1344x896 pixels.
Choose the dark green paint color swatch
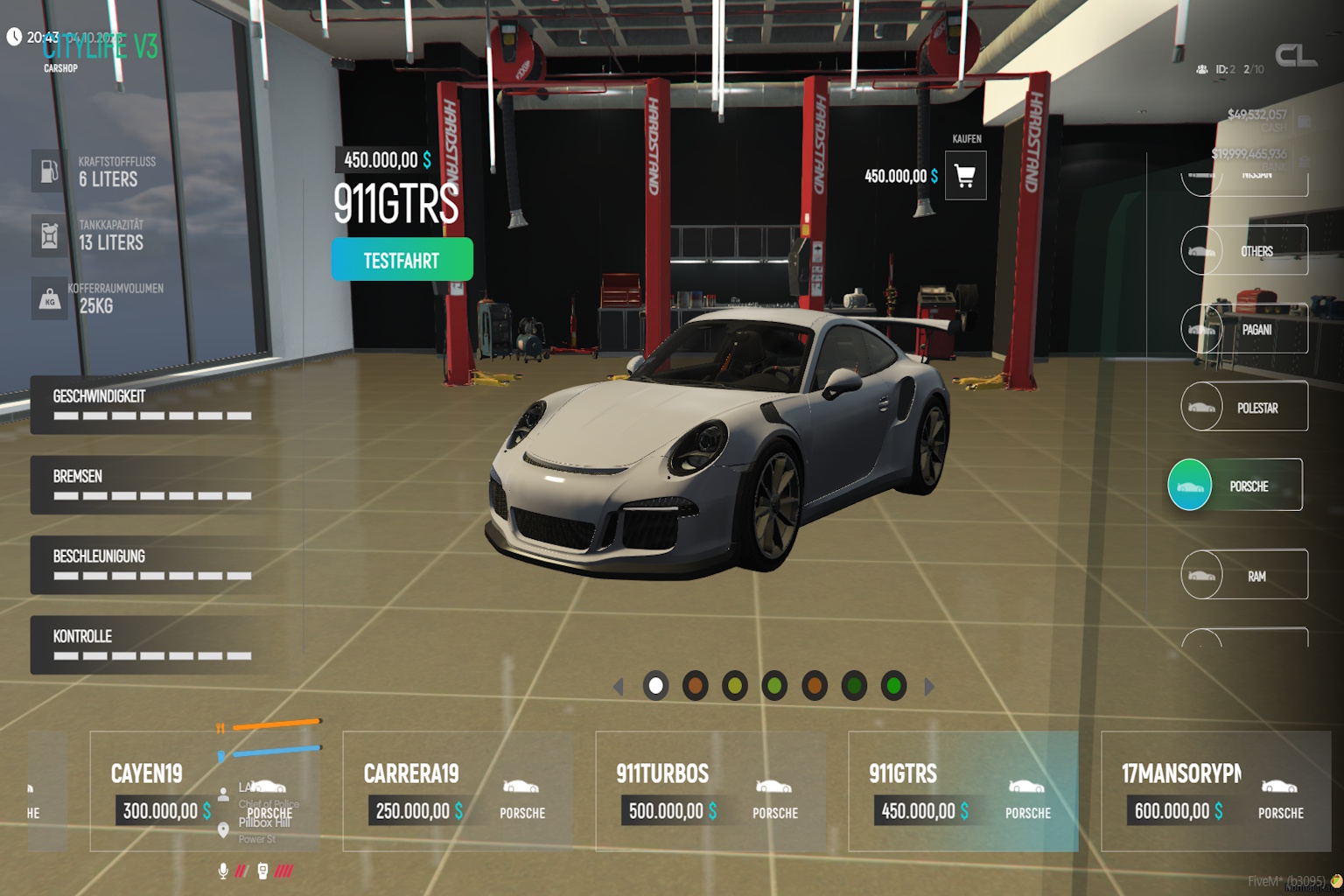[x=854, y=686]
